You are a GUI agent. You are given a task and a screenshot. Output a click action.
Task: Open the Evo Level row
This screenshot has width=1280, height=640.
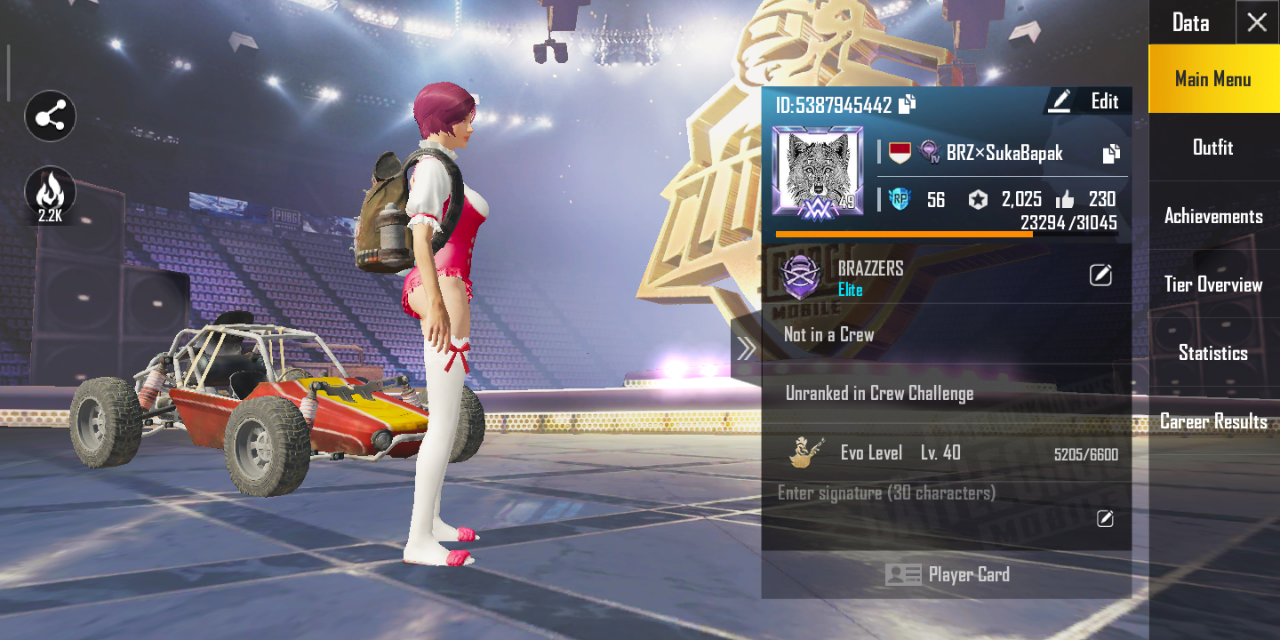947,453
